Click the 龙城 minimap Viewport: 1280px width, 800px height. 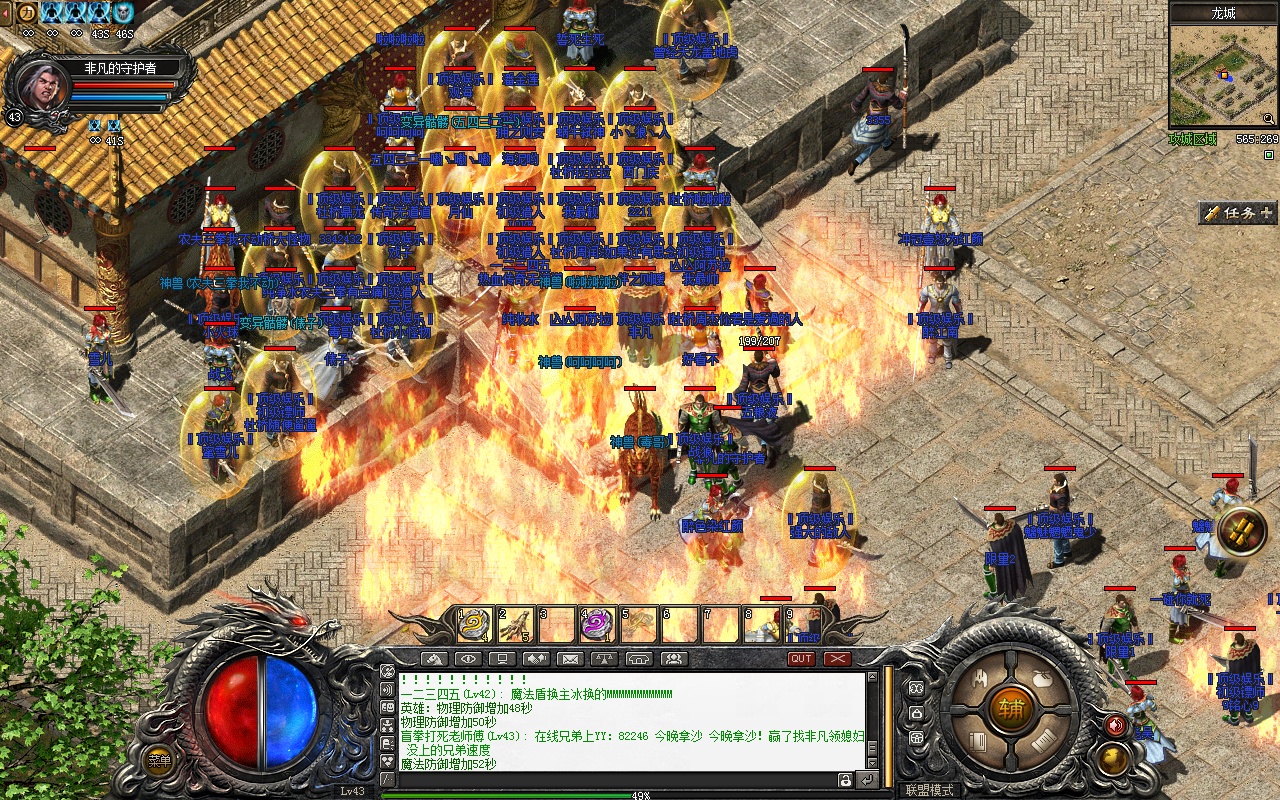[1223, 77]
